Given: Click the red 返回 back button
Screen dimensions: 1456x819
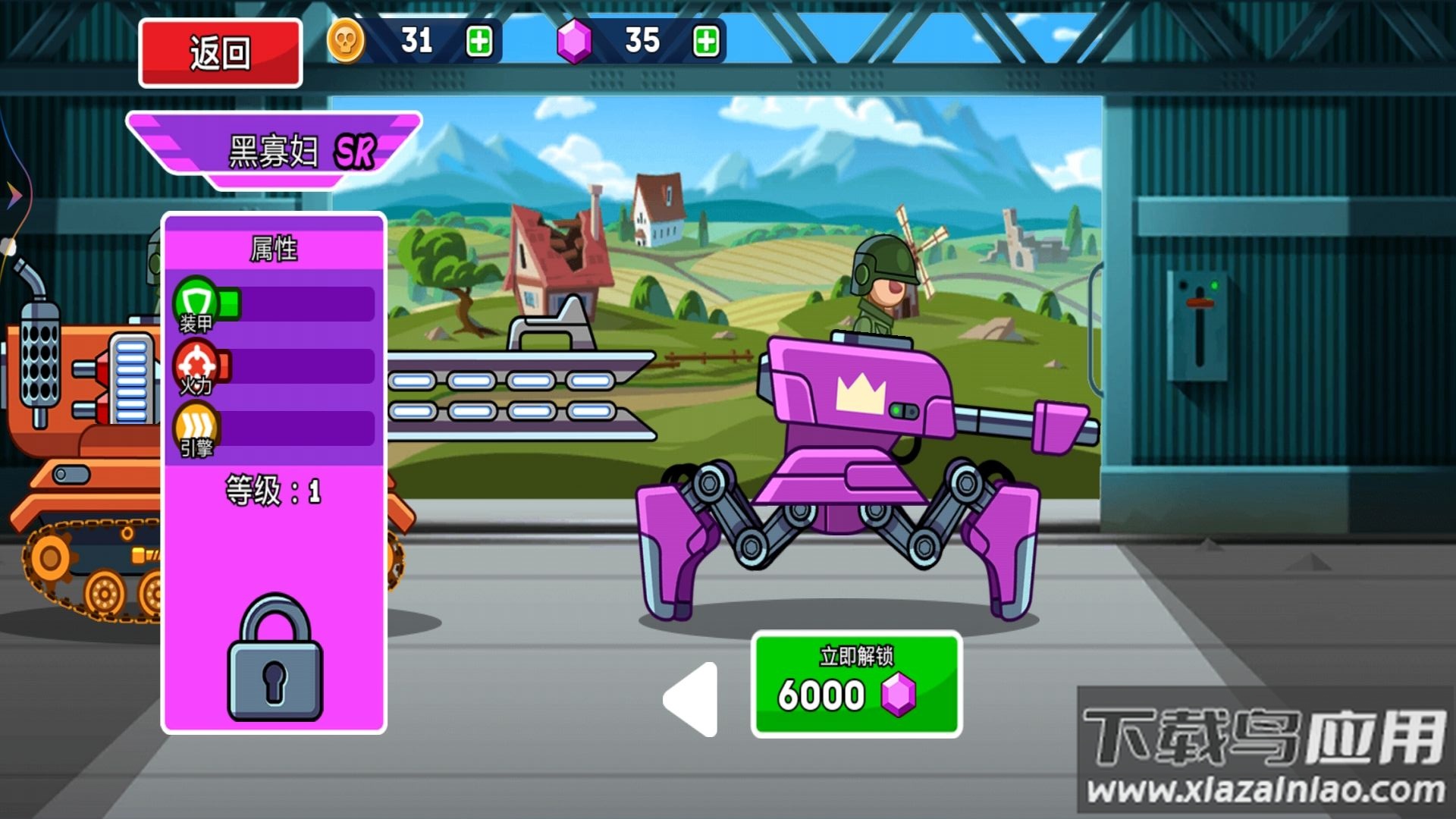Looking at the screenshot, I should (220, 53).
